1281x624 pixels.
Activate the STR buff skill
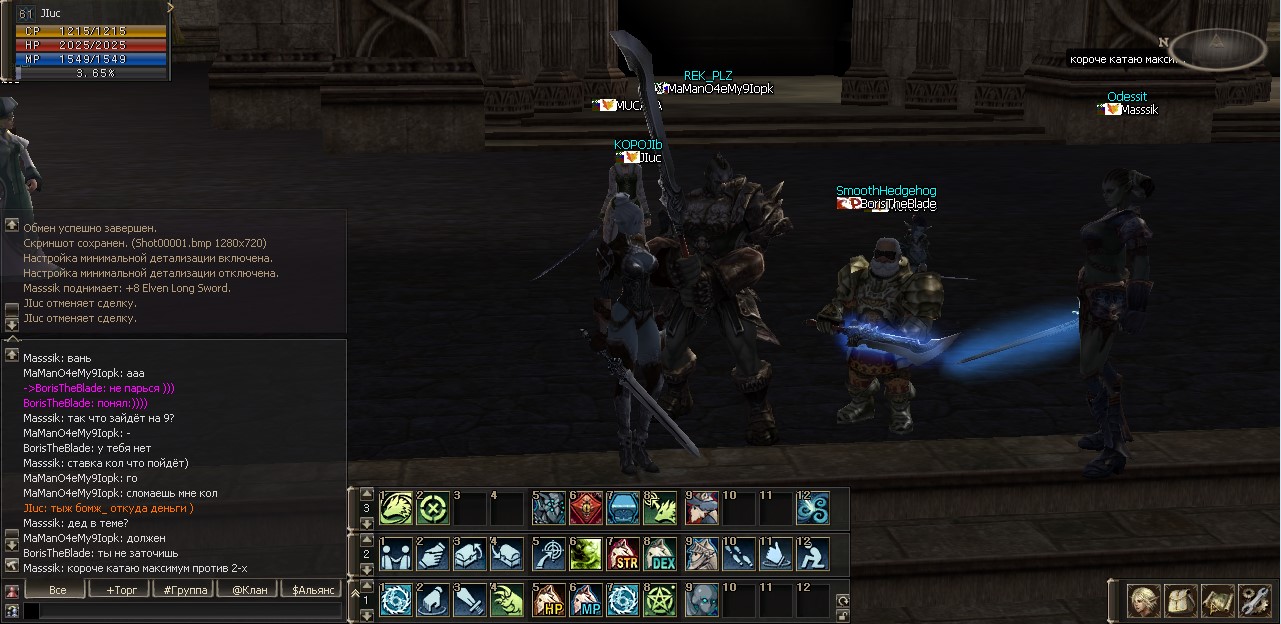pyautogui.click(x=624, y=554)
